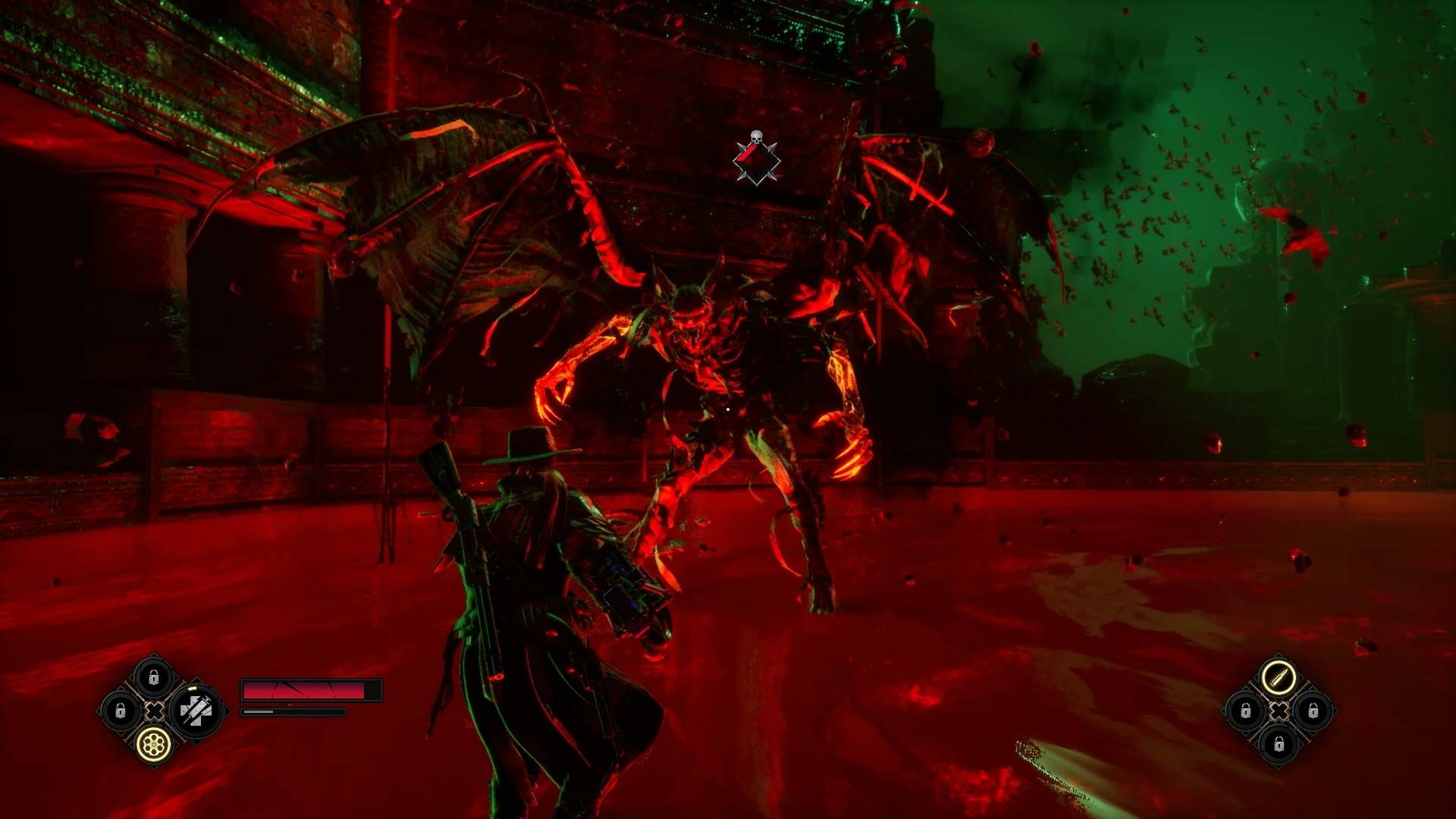Use the healing syringe ability
This screenshot has width=1456, height=819.
(196, 711)
